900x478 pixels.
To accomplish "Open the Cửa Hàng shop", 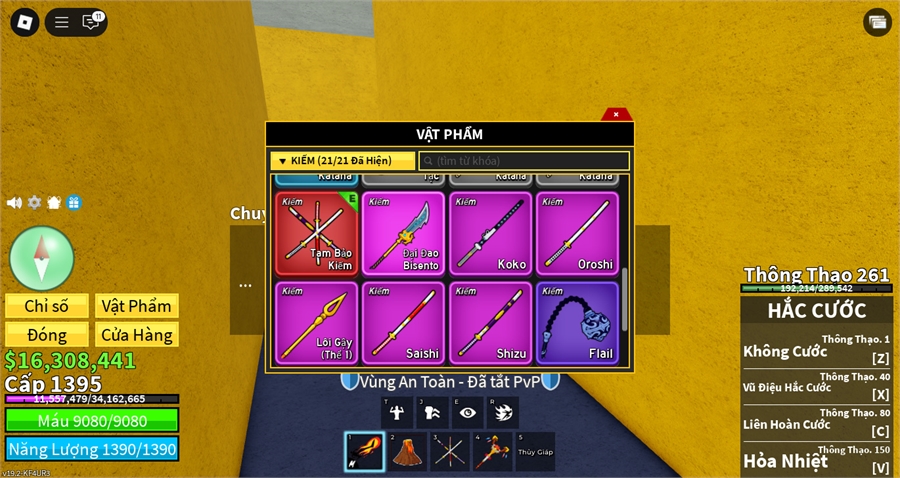I will point(137,335).
